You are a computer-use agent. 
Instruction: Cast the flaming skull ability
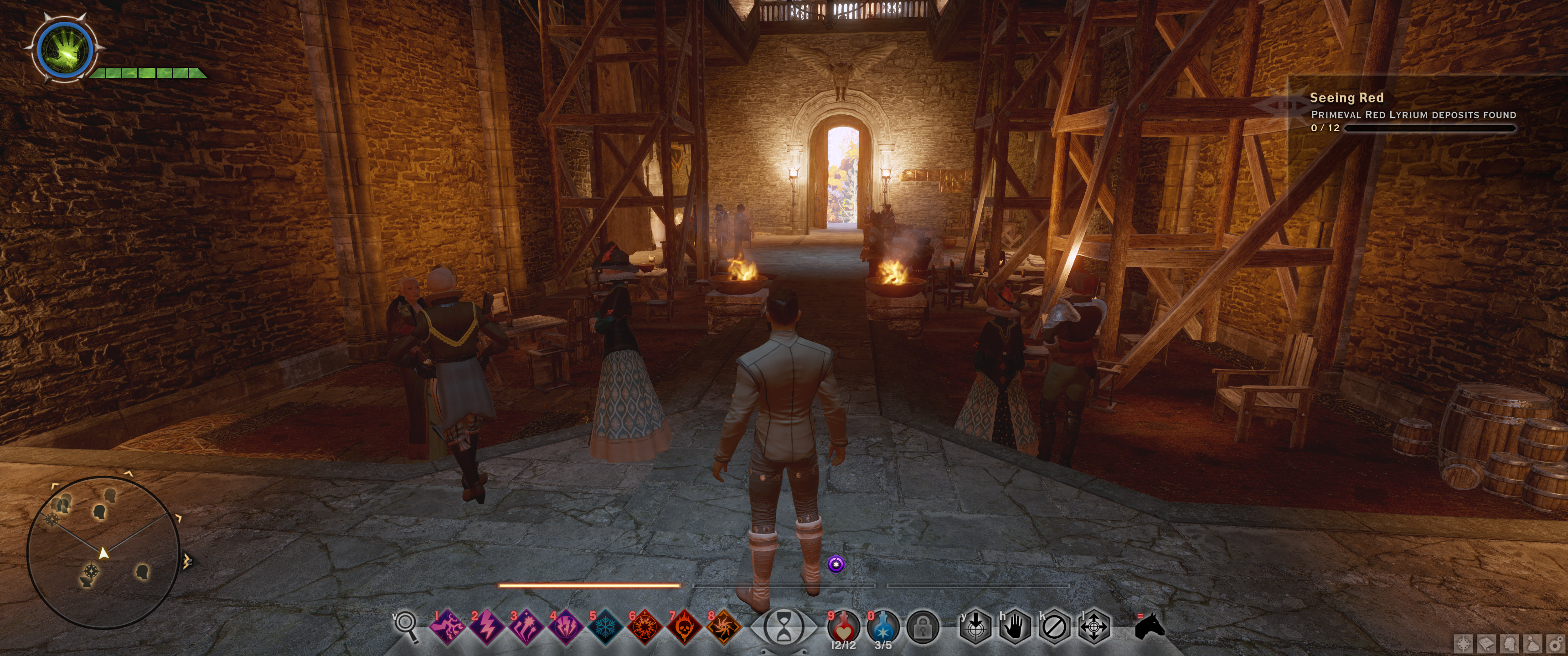684,627
